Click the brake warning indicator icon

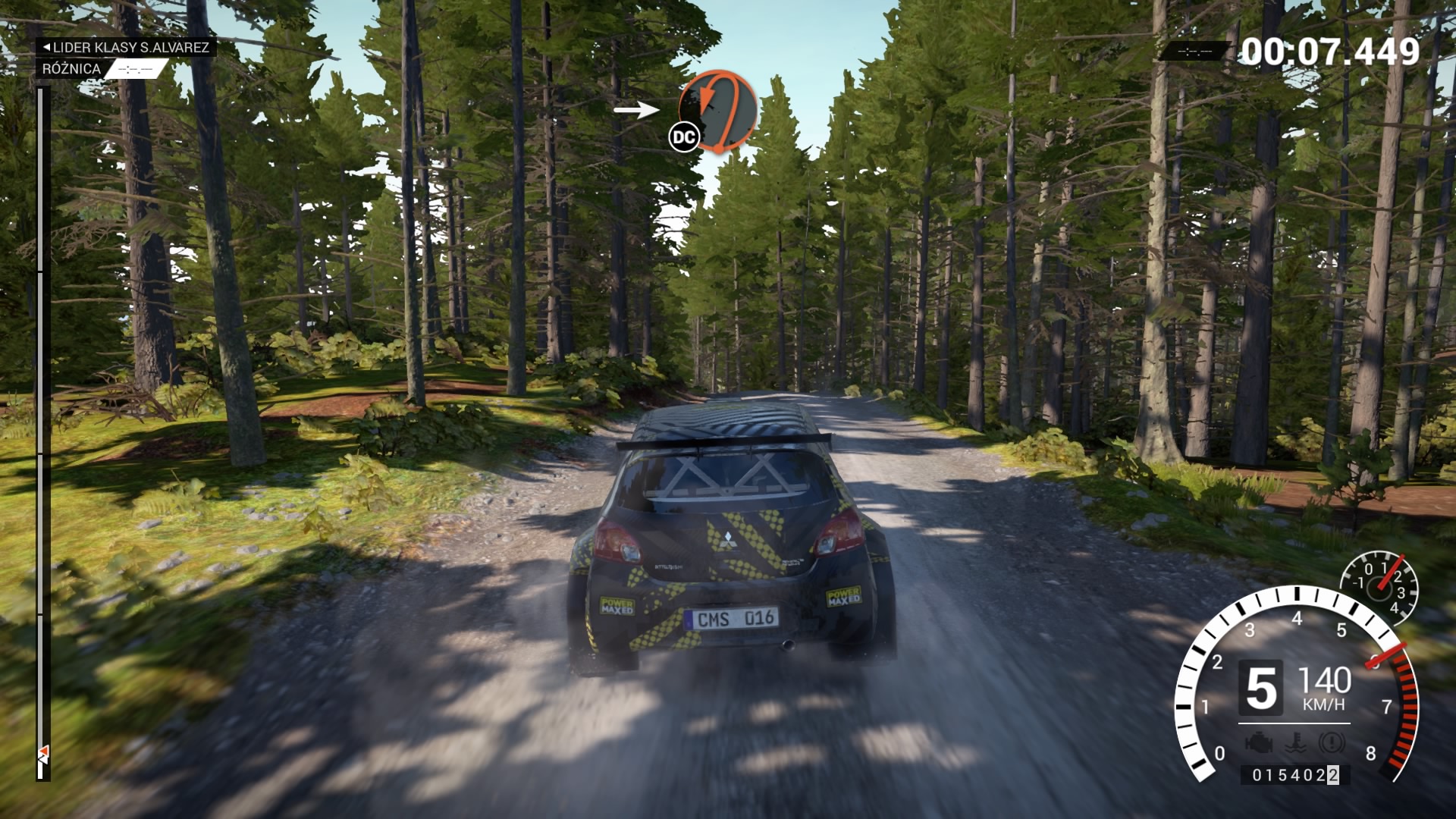click(x=1331, y=742)
